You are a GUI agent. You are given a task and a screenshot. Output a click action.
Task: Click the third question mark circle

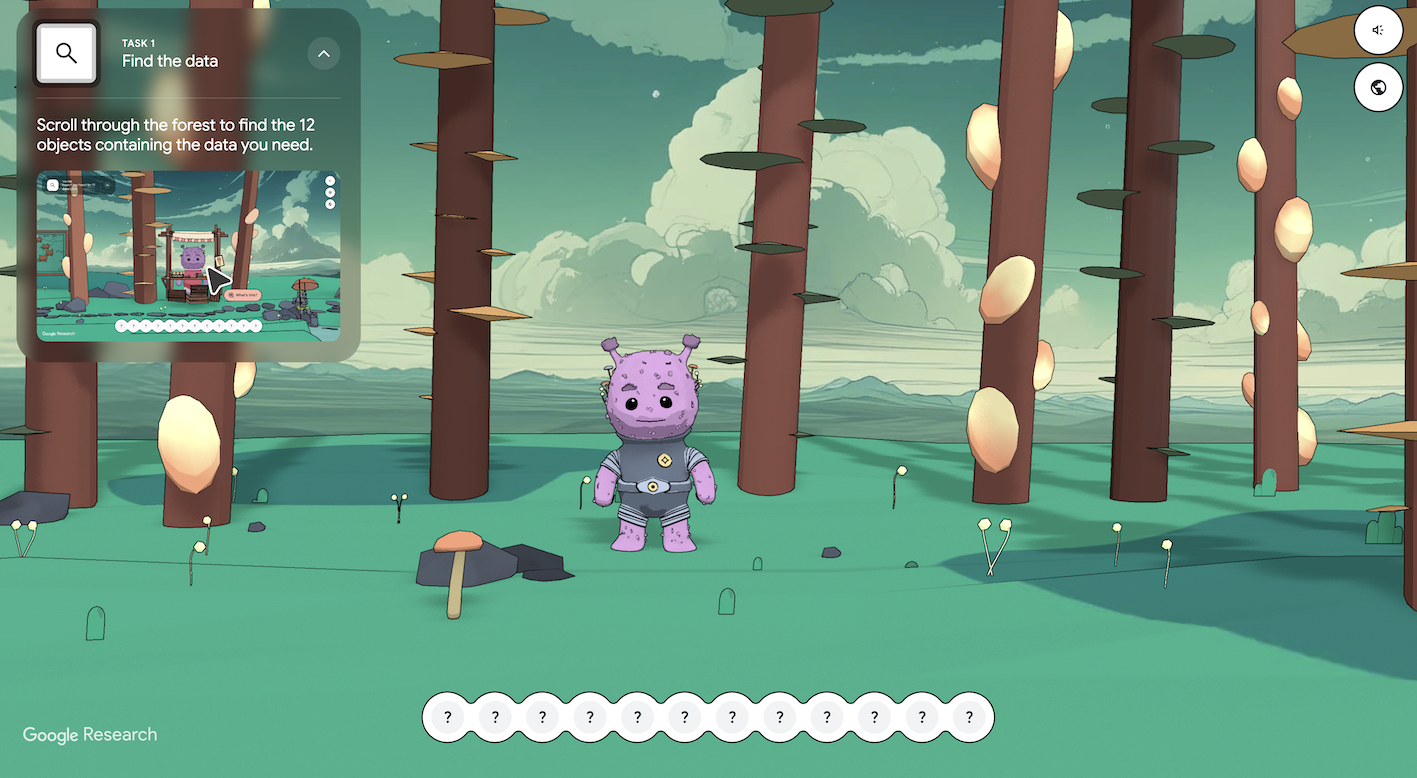click(x=542, y=717)
